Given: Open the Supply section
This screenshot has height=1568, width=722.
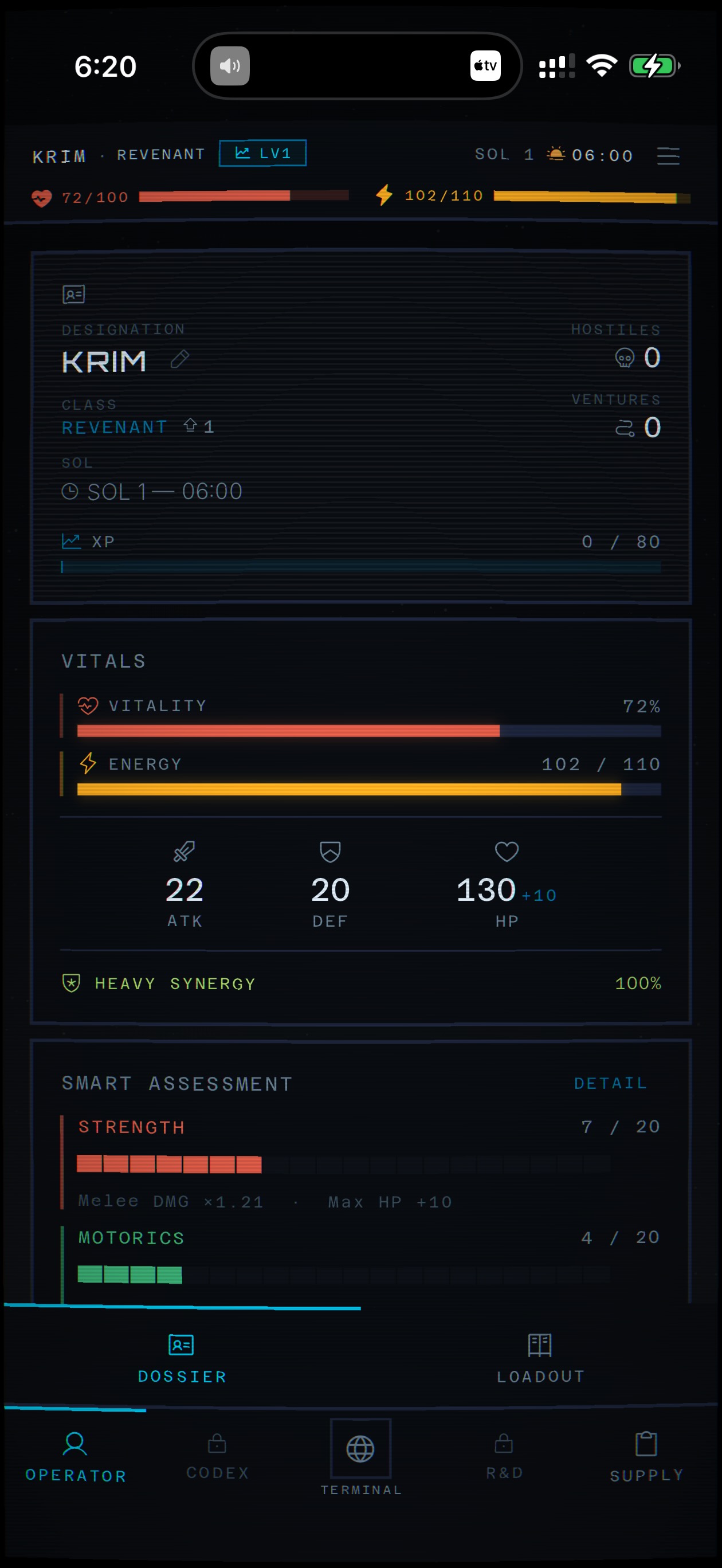Looking at the screenshot, I should (x=646, y=1455).
